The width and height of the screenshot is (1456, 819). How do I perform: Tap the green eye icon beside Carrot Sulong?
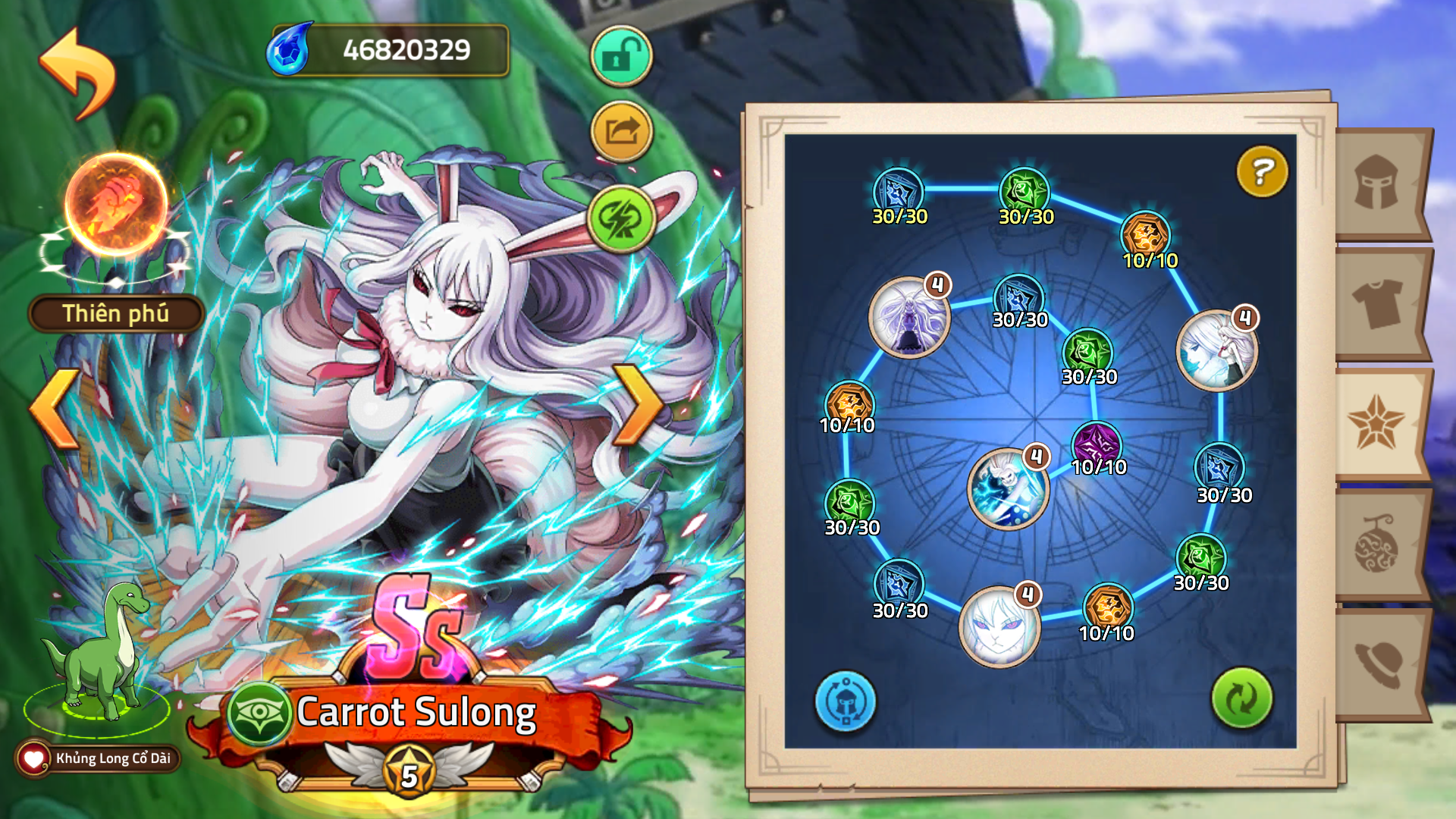click(259, 714)
